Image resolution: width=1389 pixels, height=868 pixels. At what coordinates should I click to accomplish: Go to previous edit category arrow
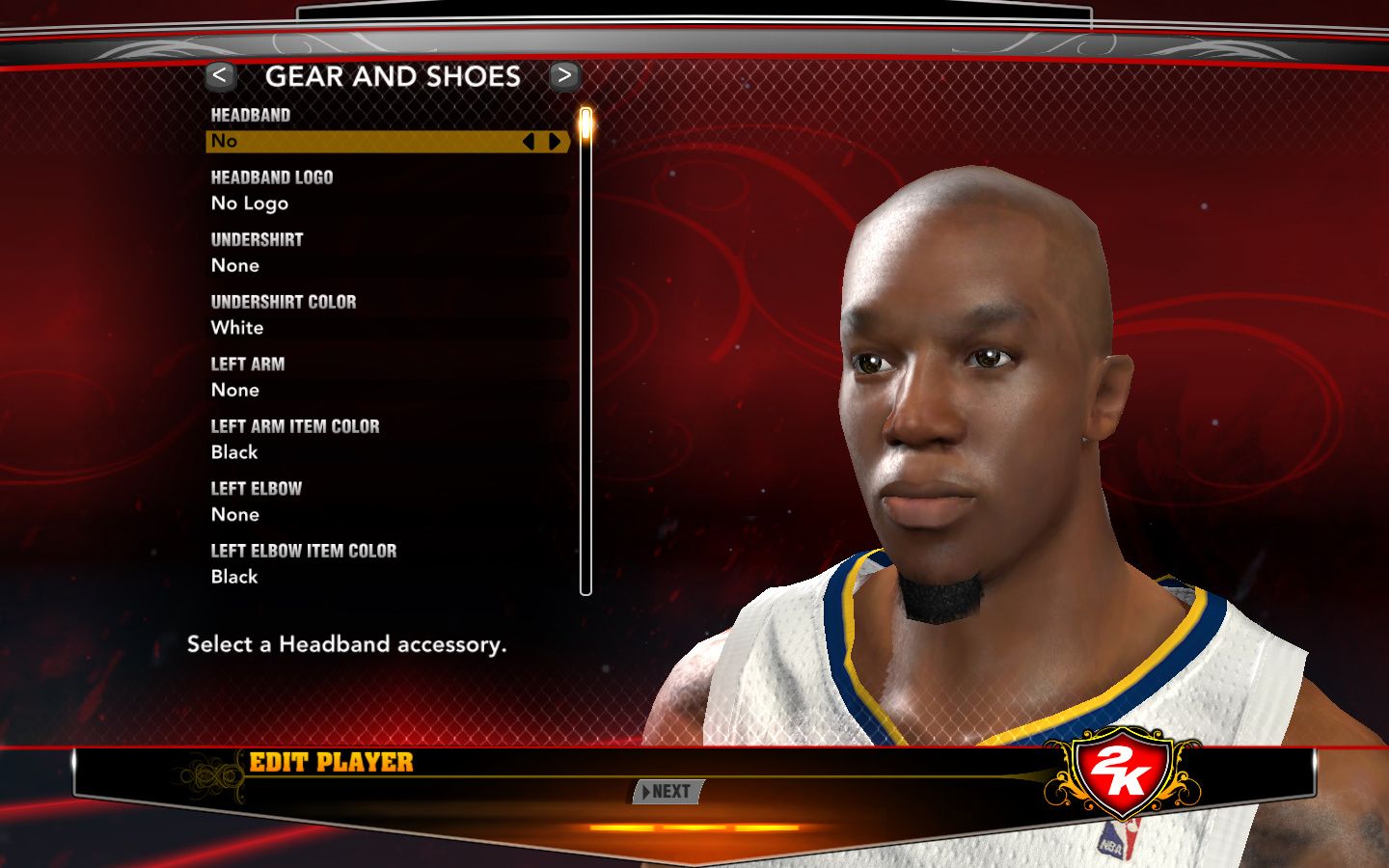220,75
